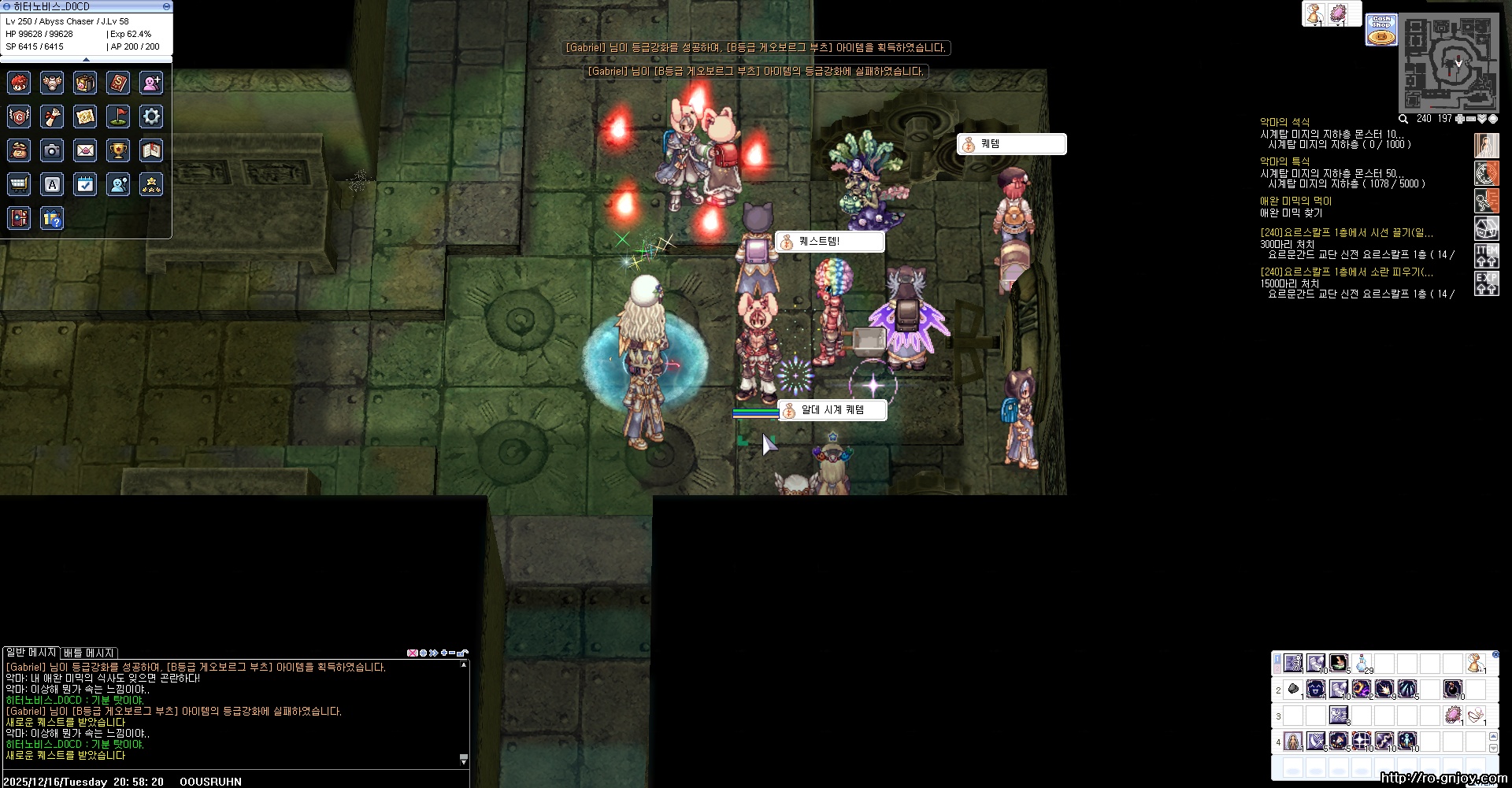Open the 알데 시계 퀘템 vendor shop sign

click(832, 410)
